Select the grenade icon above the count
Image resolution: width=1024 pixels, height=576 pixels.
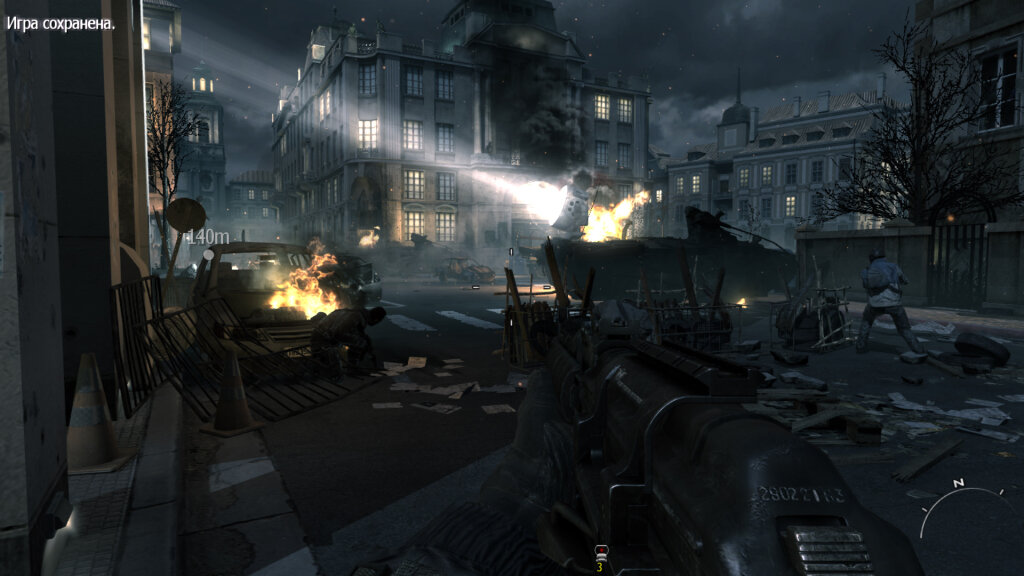[600, 551]
